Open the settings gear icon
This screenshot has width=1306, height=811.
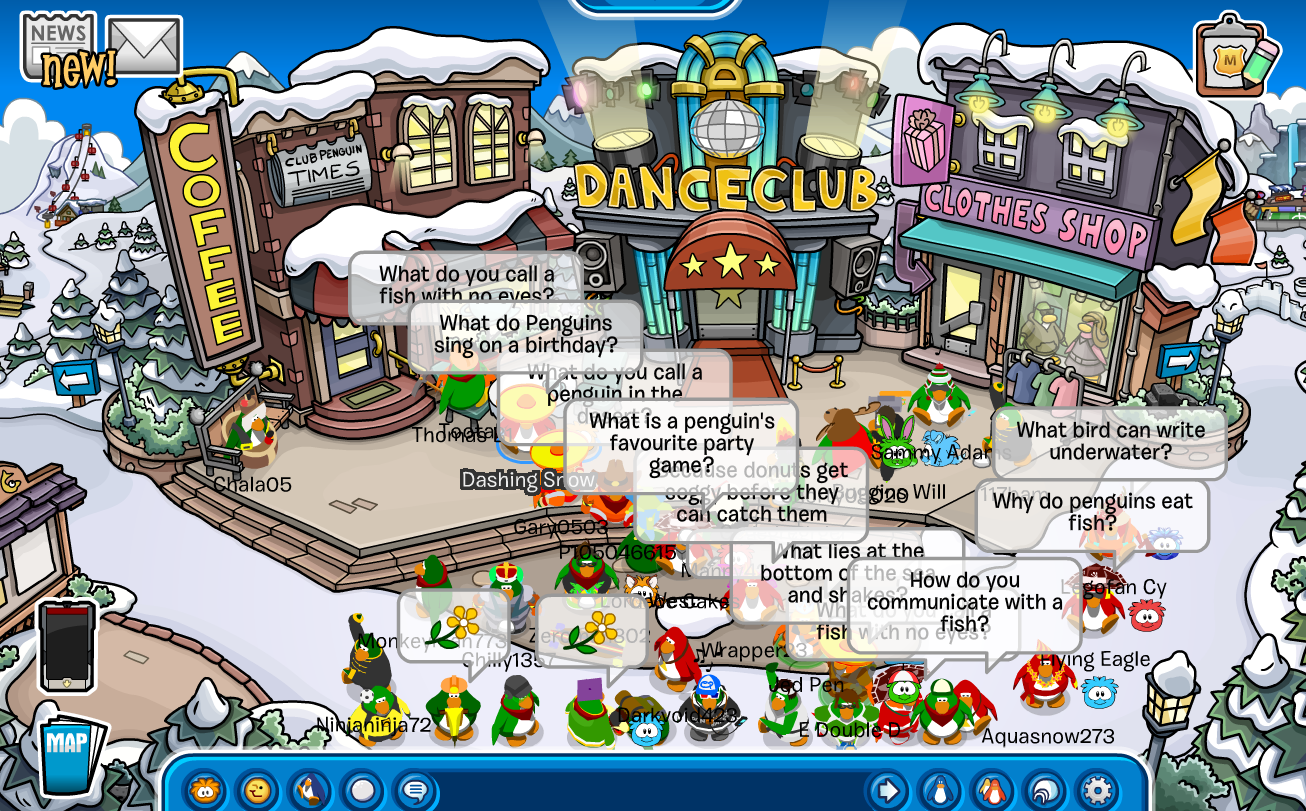(x=1096, y=790)
